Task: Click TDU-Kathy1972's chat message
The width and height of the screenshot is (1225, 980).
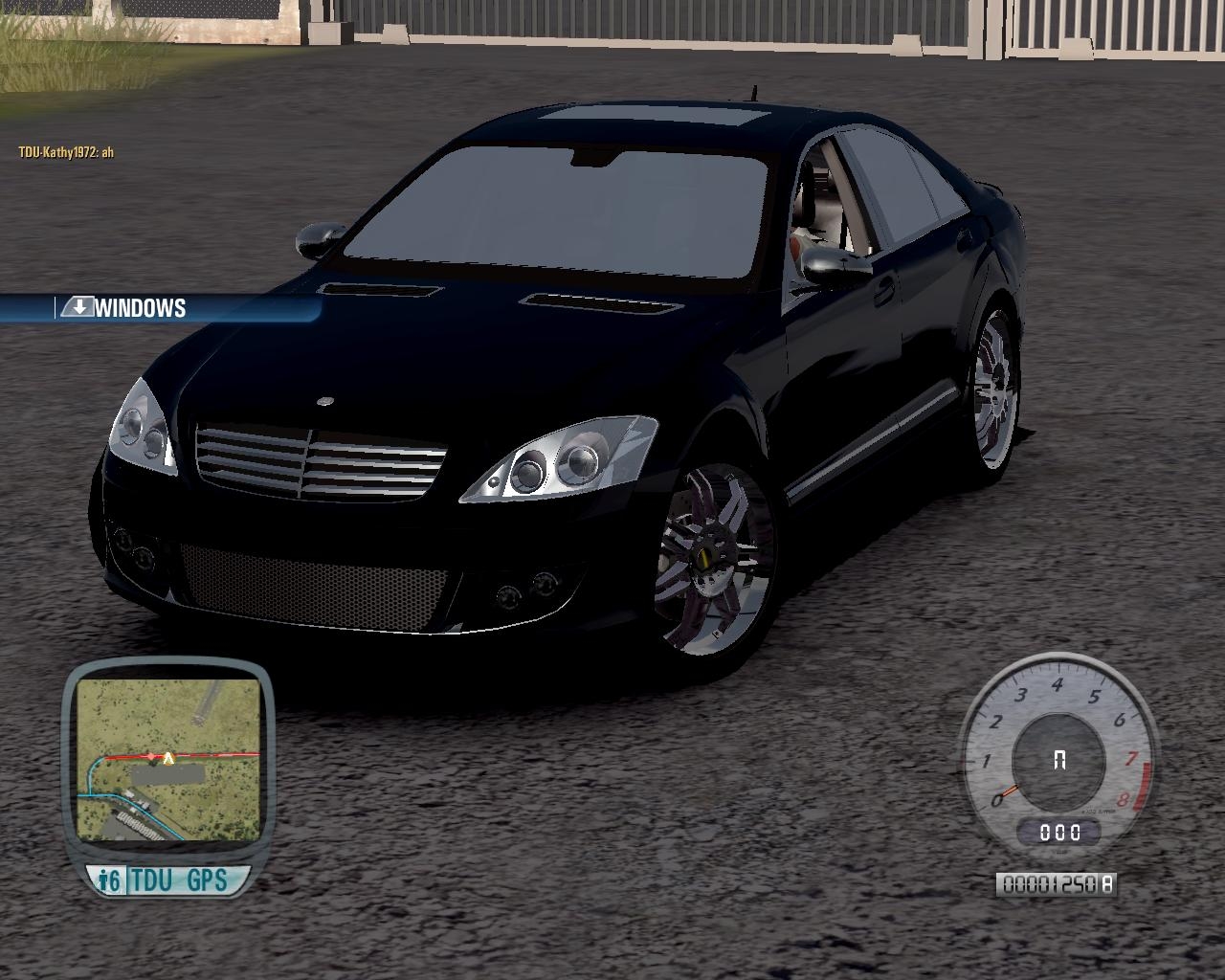Action: pos(66,151)
